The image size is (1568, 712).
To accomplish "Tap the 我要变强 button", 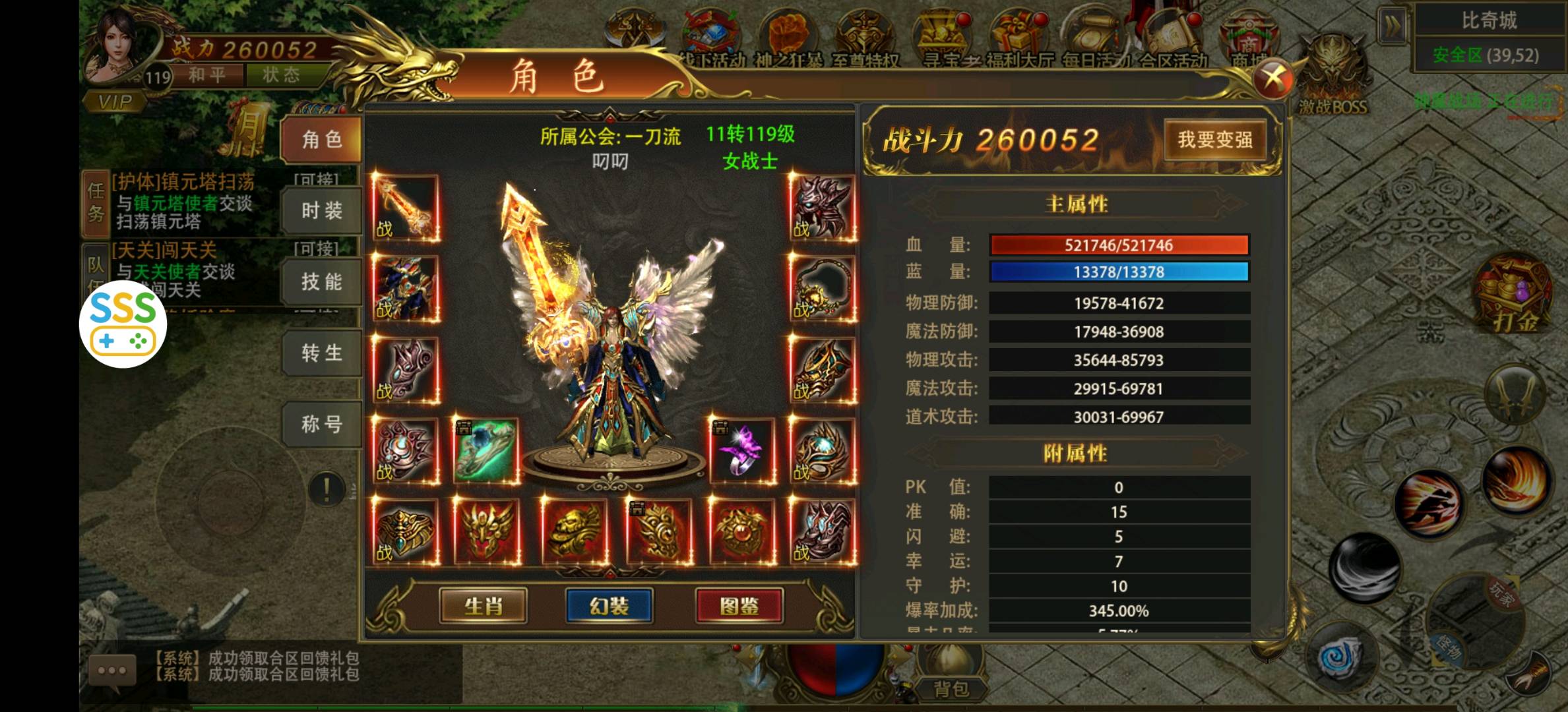I will point(1214,140).
